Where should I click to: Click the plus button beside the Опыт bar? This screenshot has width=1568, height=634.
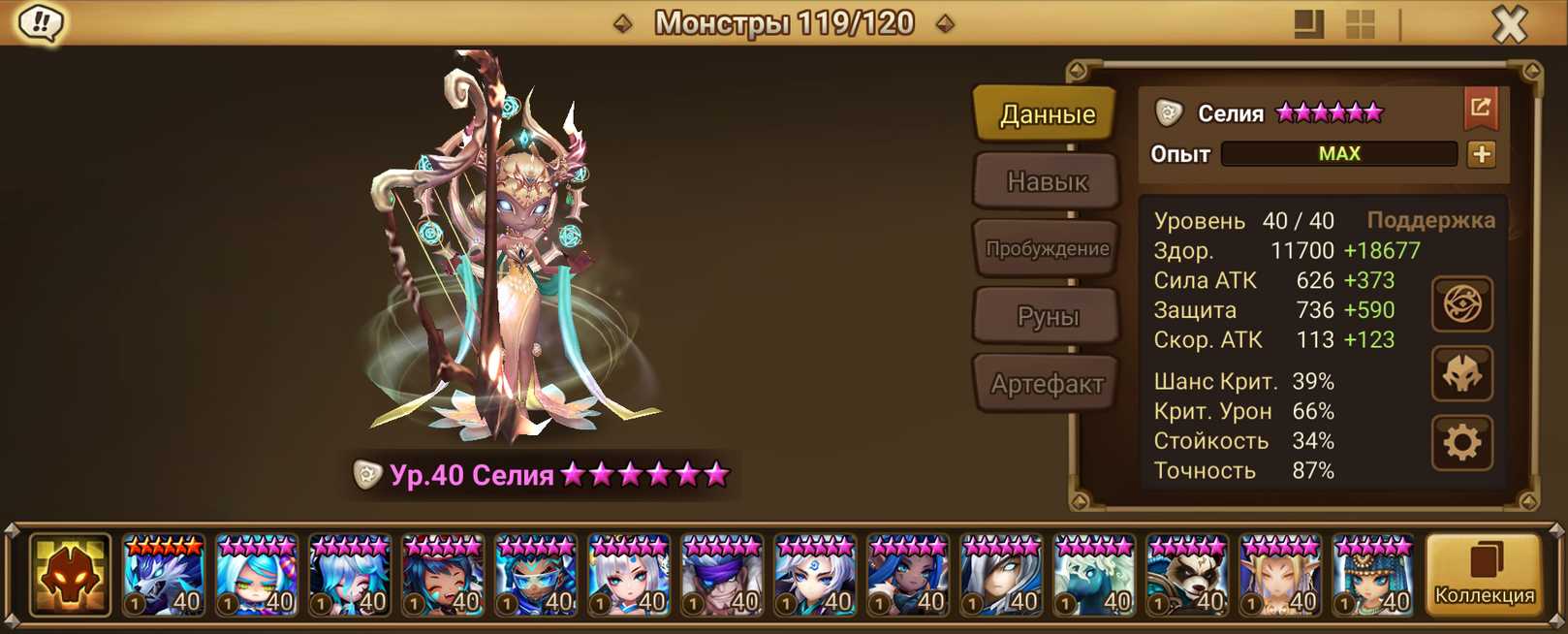(1481, 154)
